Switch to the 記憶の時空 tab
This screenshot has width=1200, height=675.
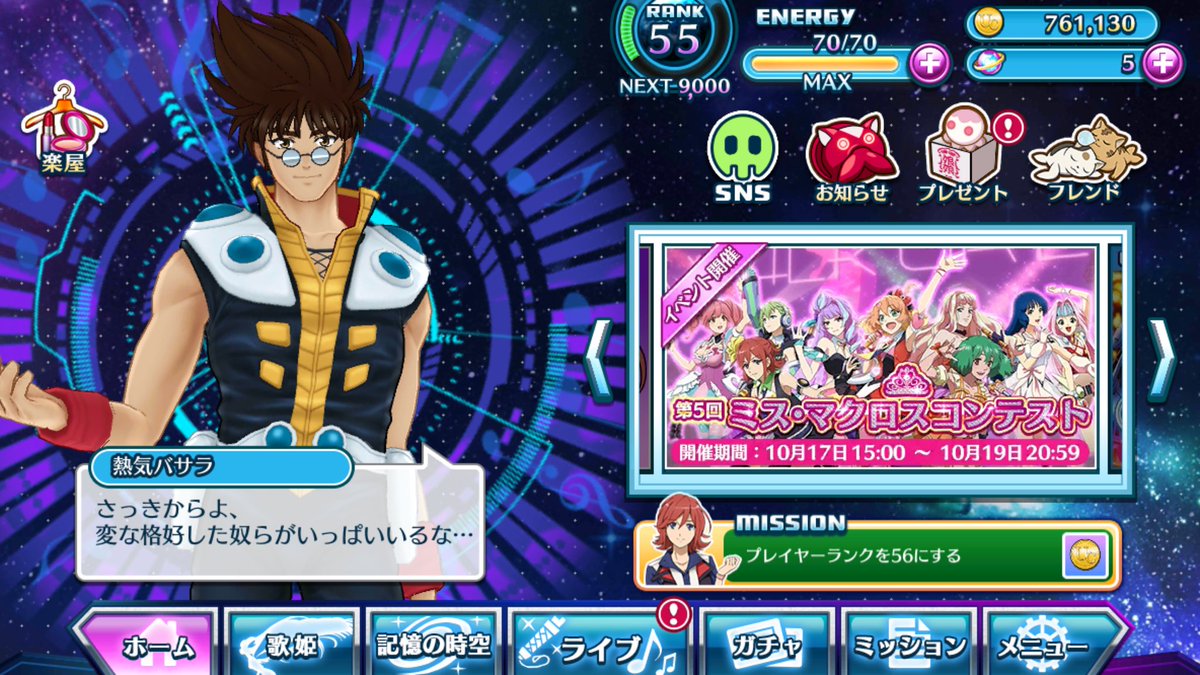[x=432, y=643]
